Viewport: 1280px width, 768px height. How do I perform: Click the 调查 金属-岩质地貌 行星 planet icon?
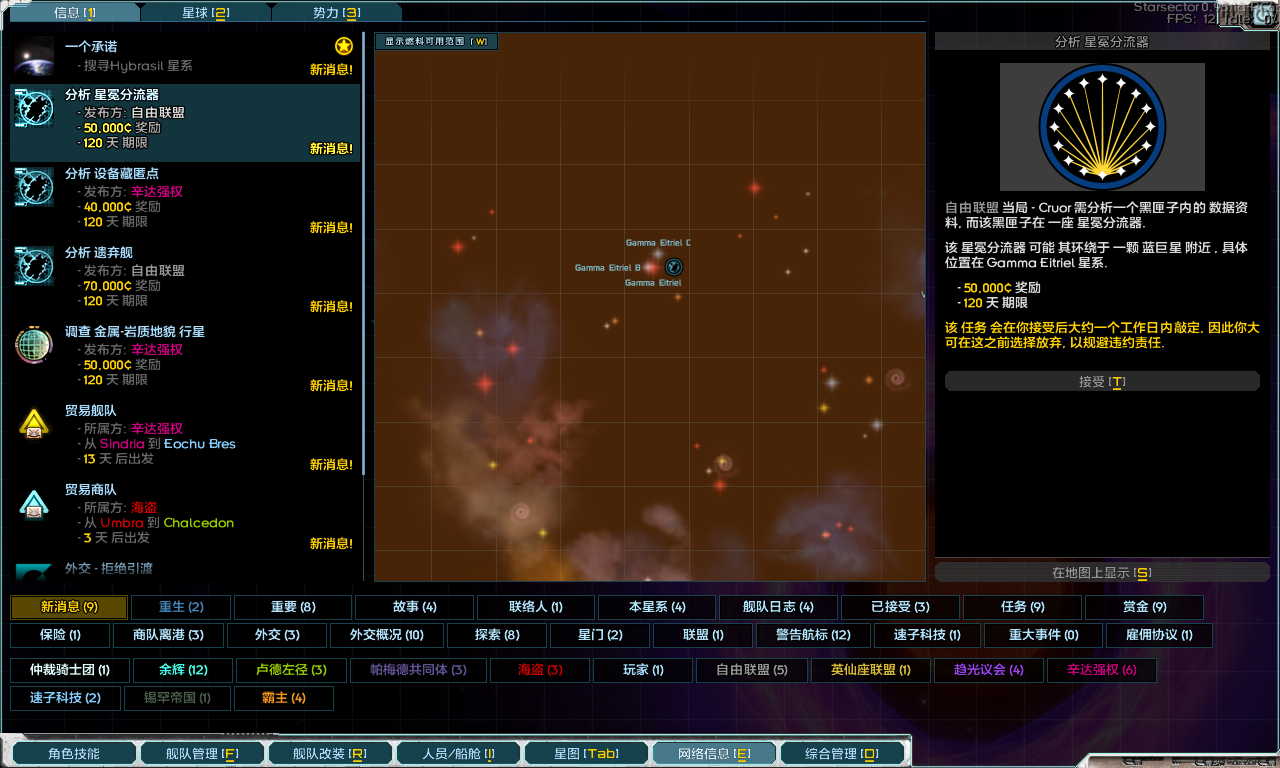point(33,345)
